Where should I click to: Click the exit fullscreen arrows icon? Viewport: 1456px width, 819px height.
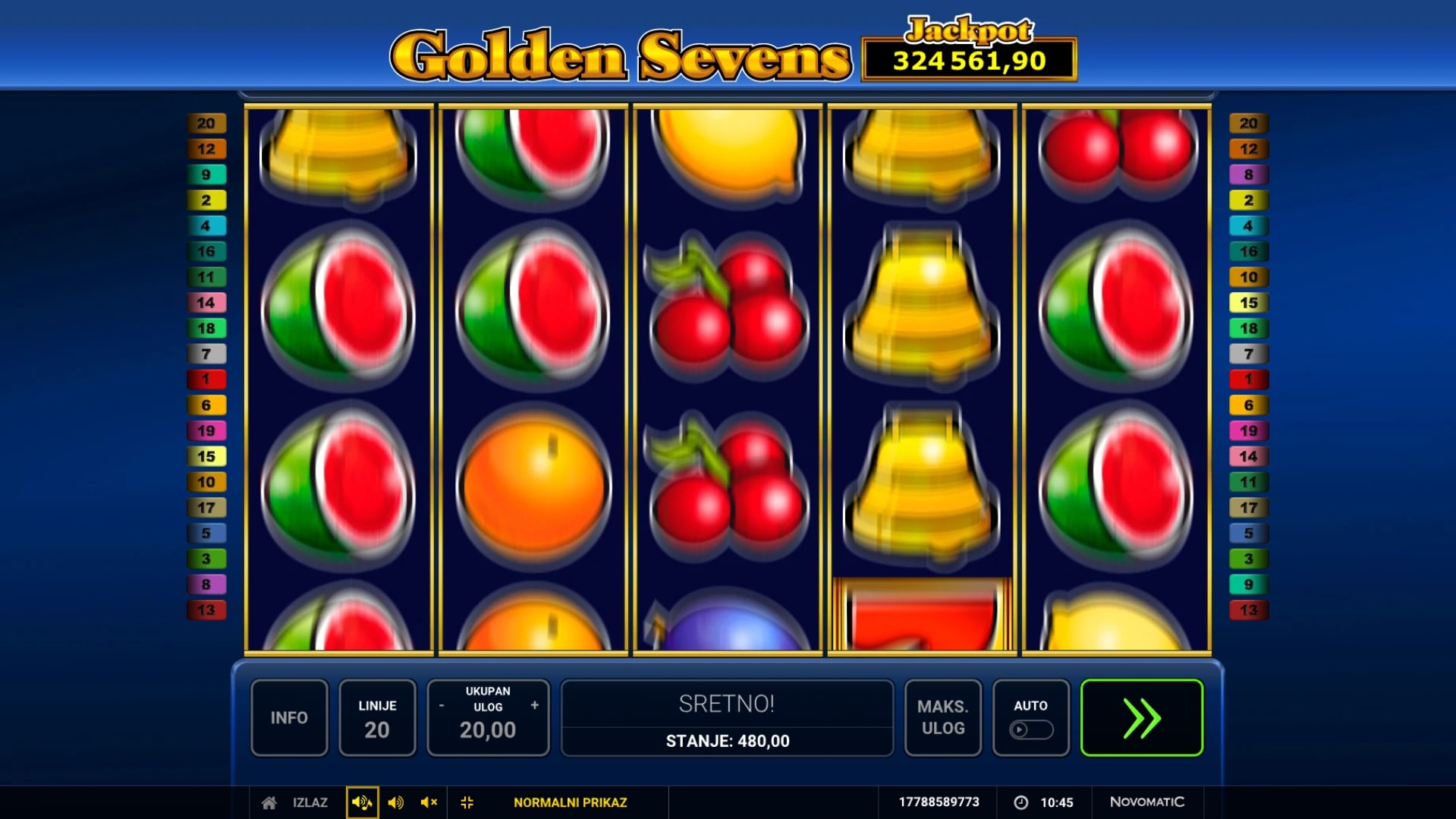[467, 802]
